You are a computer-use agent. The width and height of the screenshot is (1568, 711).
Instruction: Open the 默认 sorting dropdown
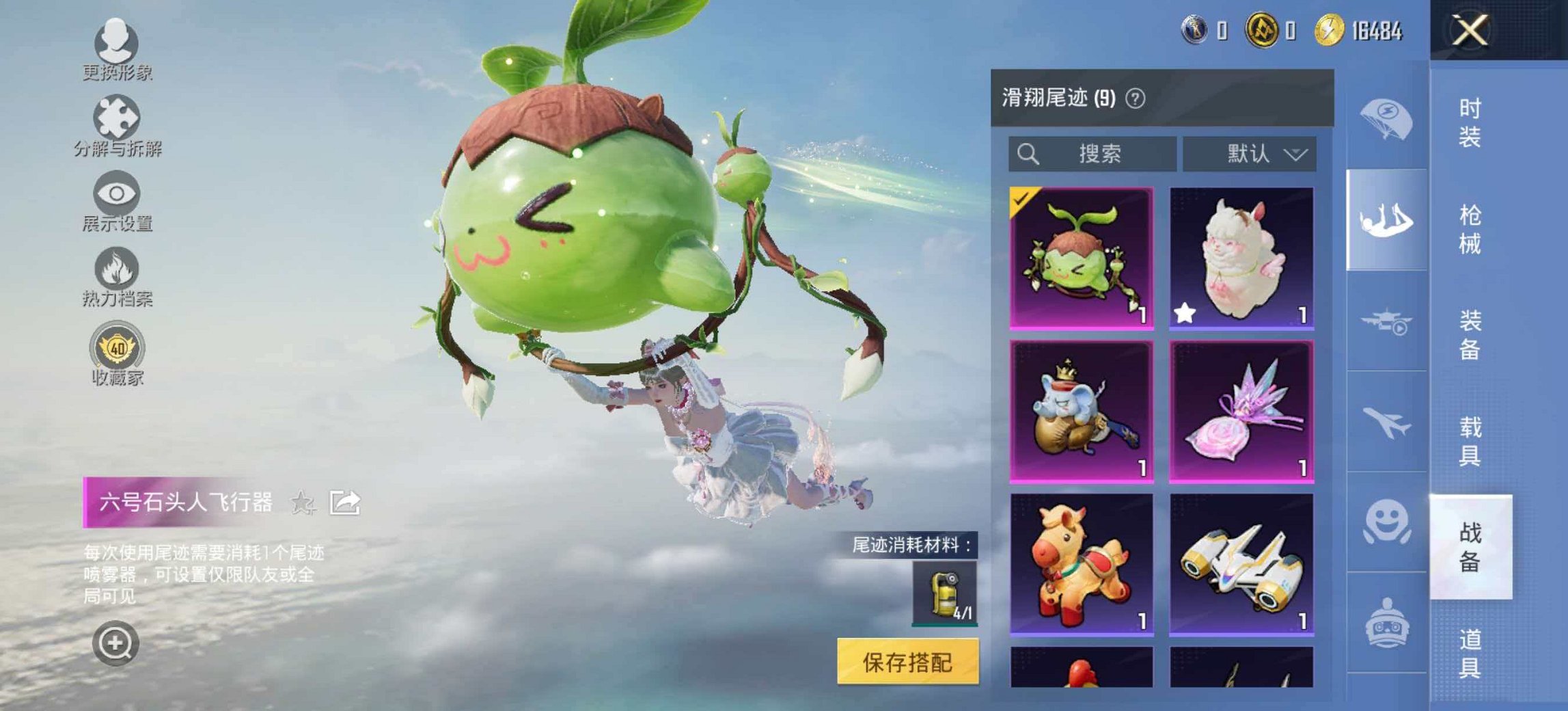pyautogui.click(x=1252, y=154)
